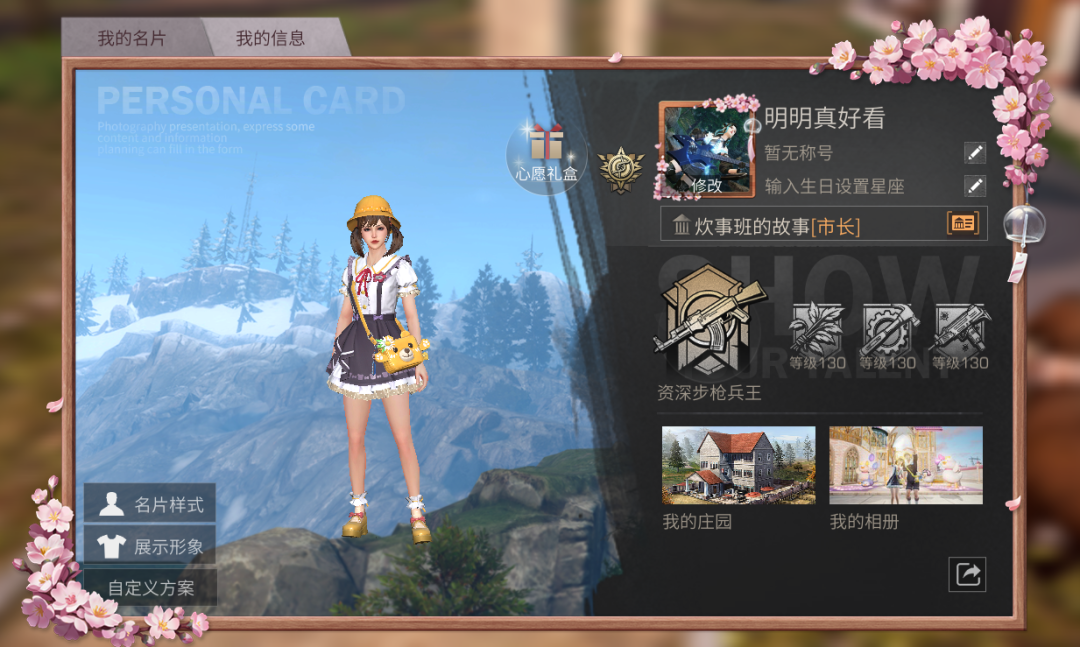Image resolution: width=1080 pixels, height=647 pixels.
Task: Select the 资深步枪兵王 rifle badge
Action: coord(708,322)
